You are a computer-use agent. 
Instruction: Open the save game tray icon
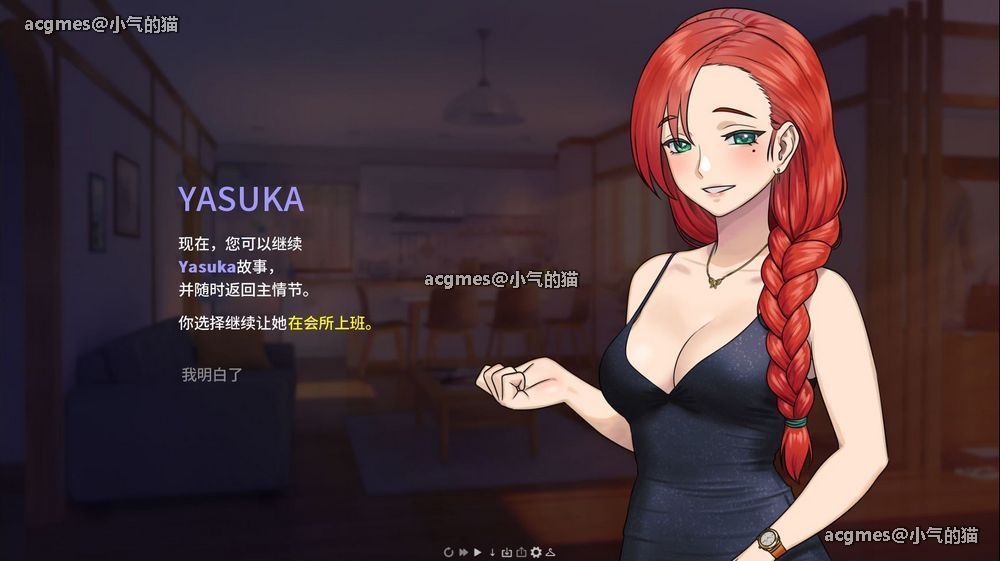click(x=507, y=552)
